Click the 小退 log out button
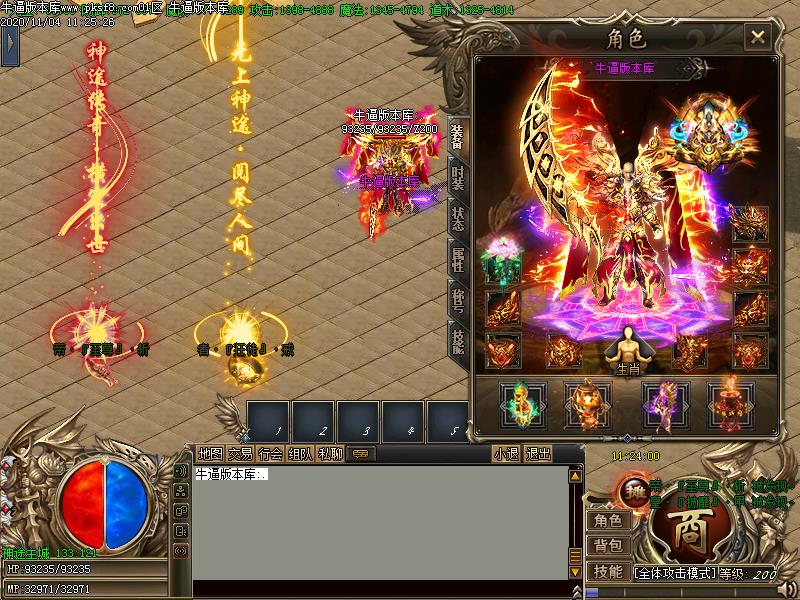This screenshot has height=600, width=800. coord(507,454)
